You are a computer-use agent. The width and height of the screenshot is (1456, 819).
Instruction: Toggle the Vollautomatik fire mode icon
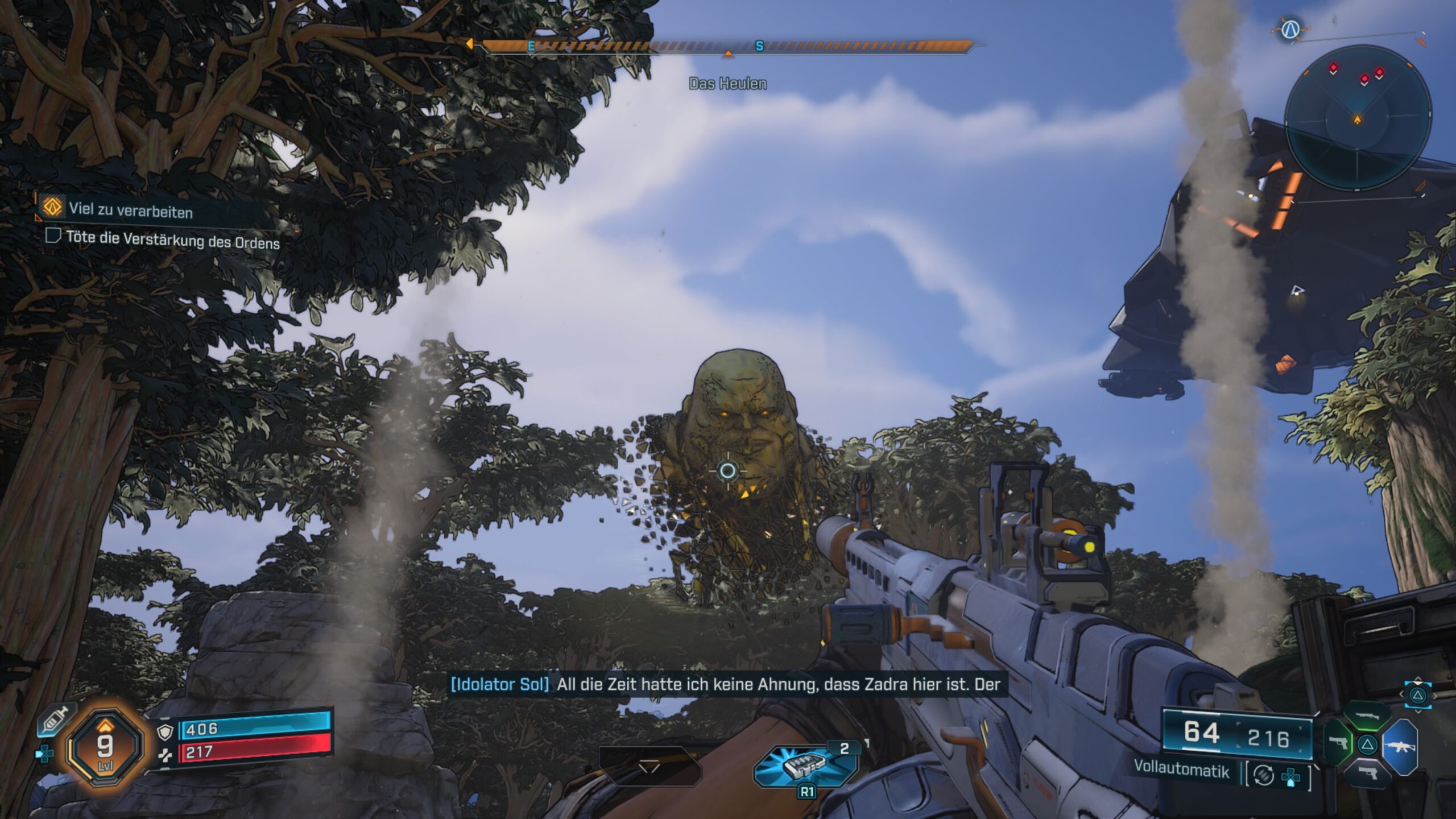coord(1263,775)
